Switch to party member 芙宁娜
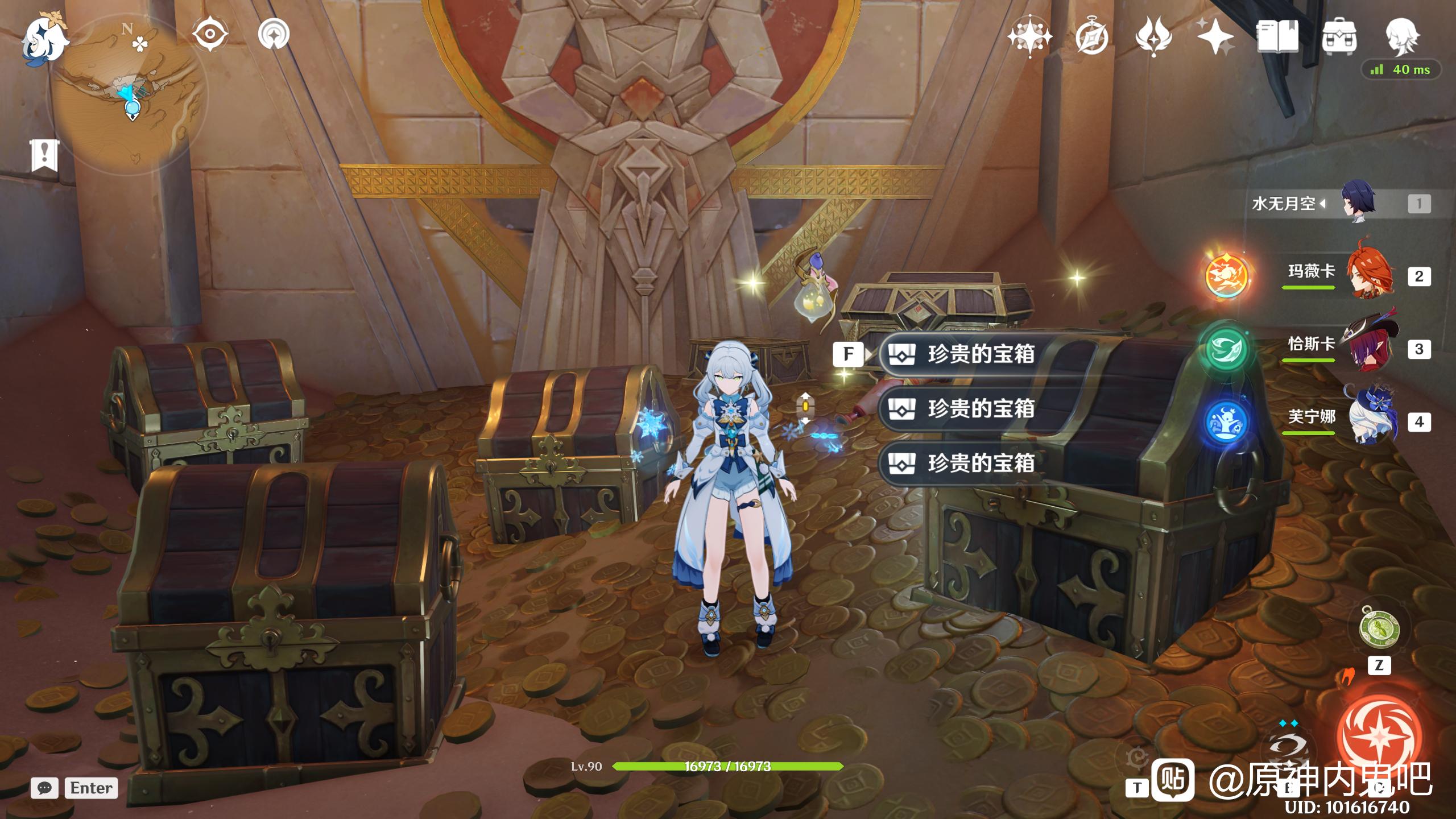This screenshot has width=1456, height=819. point(1371,421)
